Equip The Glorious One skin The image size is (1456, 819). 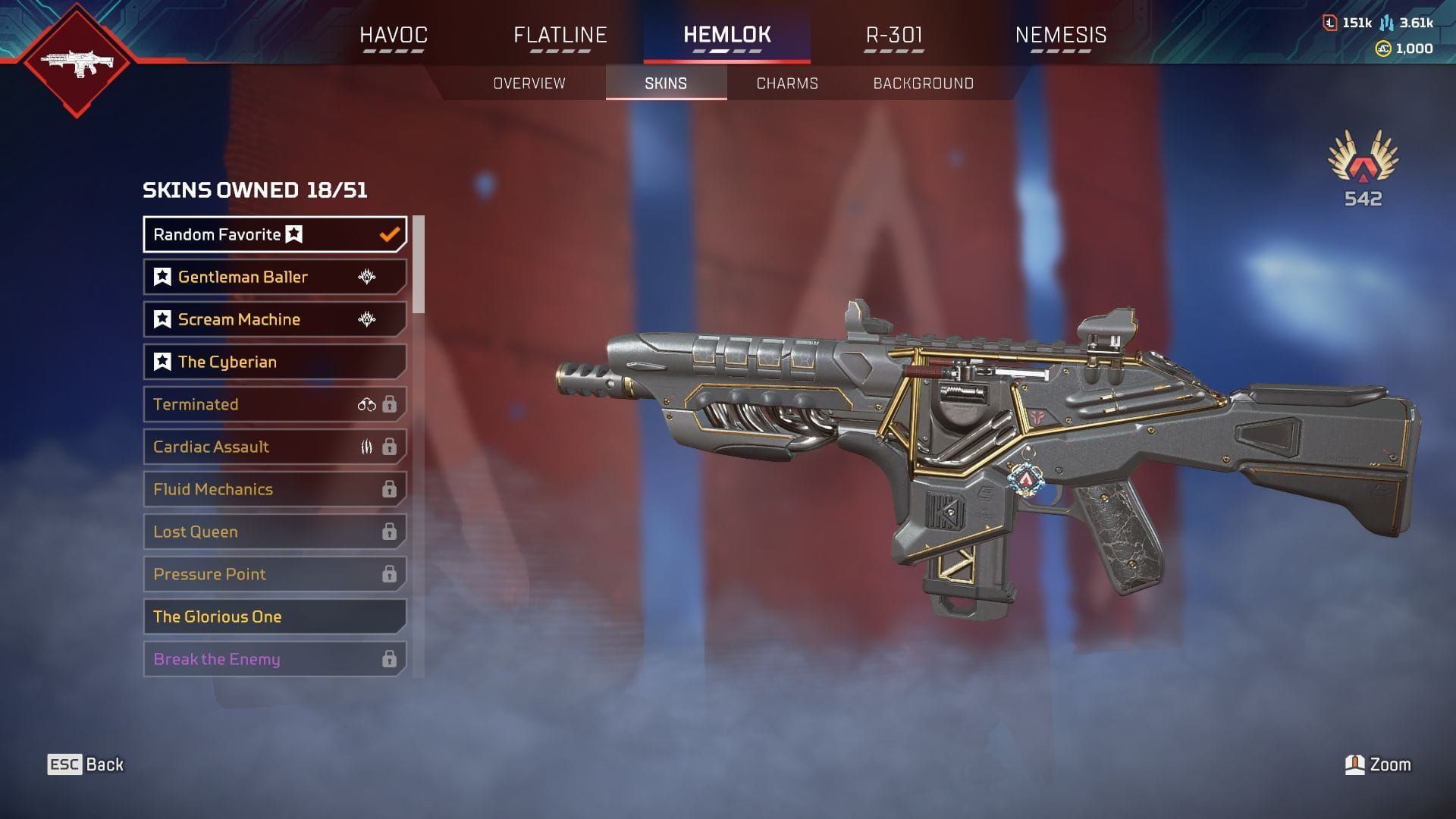(x=275, y=617)
